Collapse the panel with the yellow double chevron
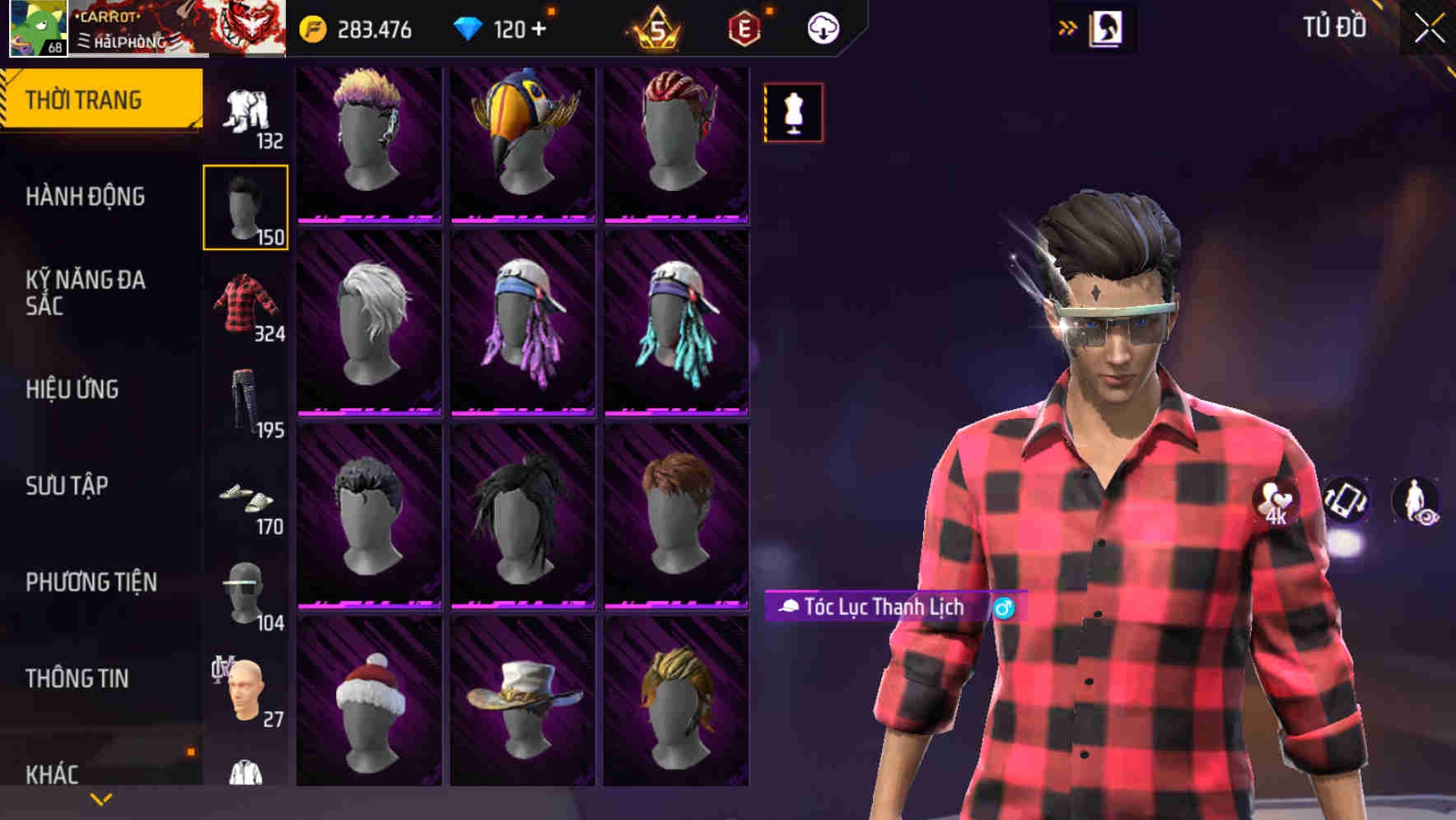1456x820 pixels. pos(1066,27)
